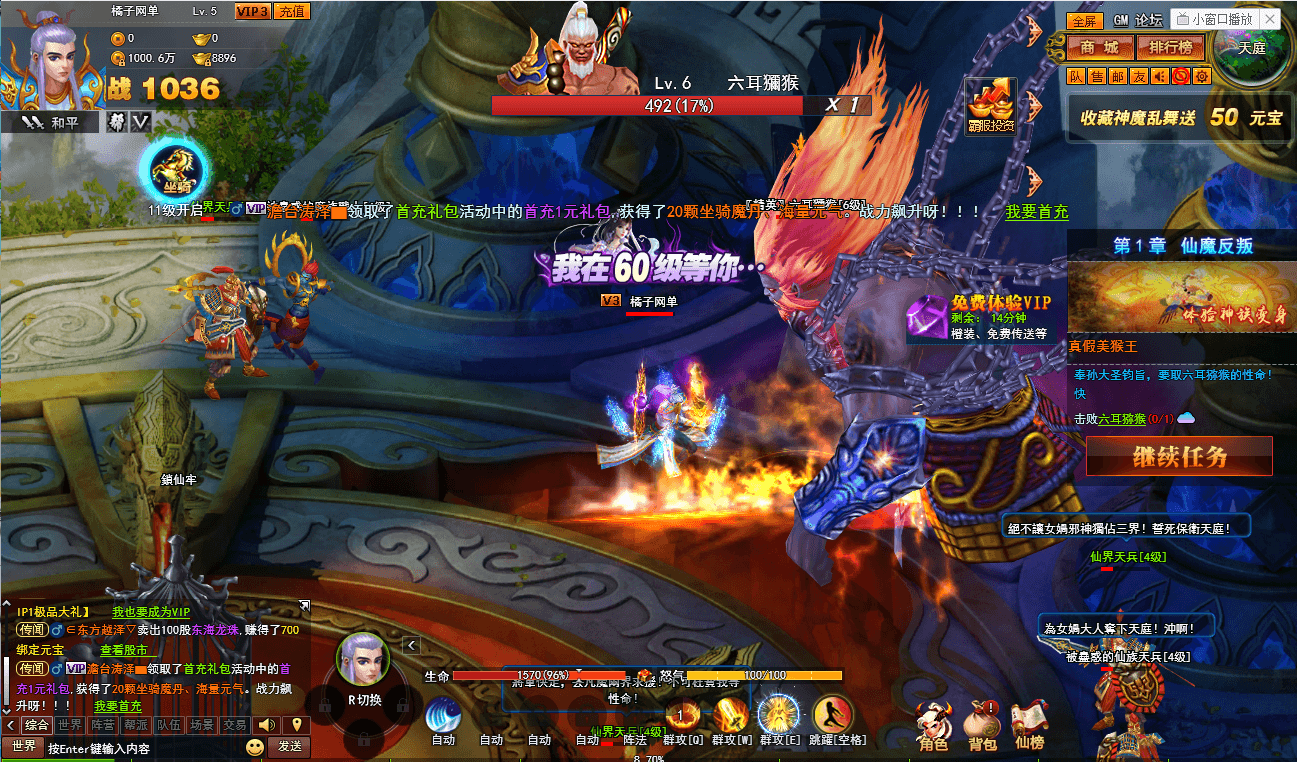This screenshot has width=1297, height=762.
Task: Use the 群攻[W] flaming sword skill
Action: (731, 718)
